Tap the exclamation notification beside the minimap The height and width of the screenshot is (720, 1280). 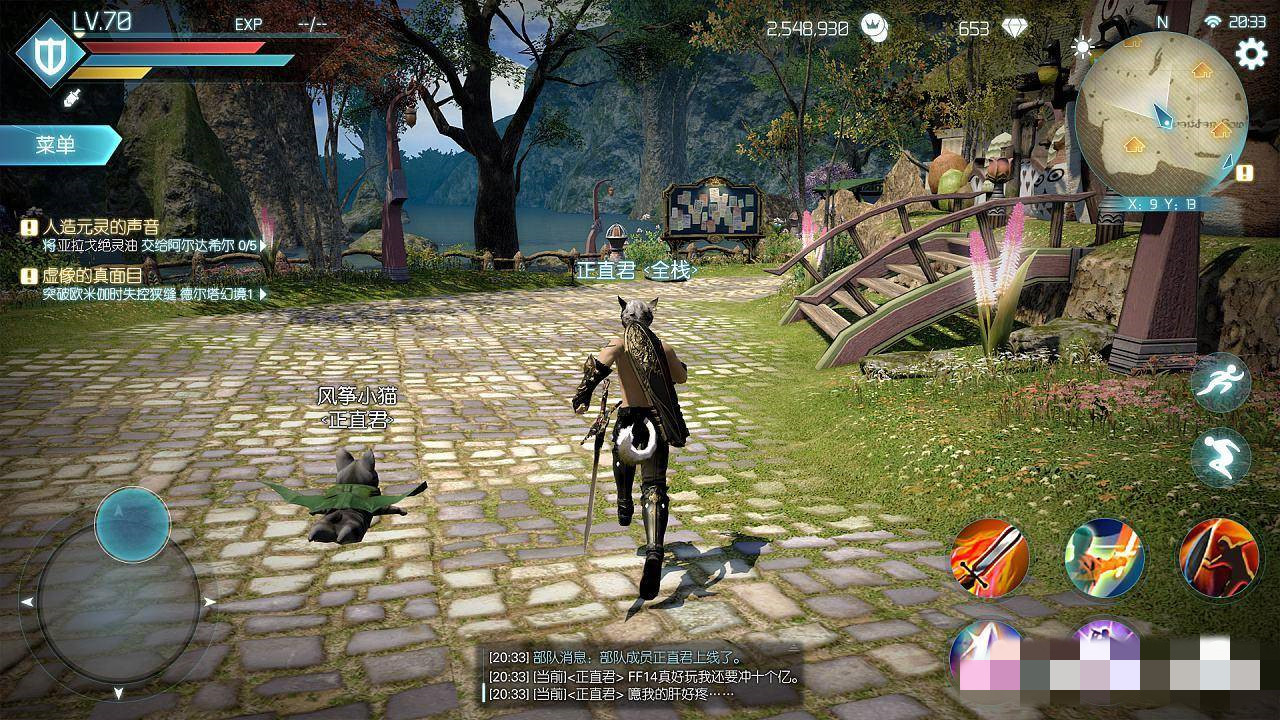tap(1244, 172)
